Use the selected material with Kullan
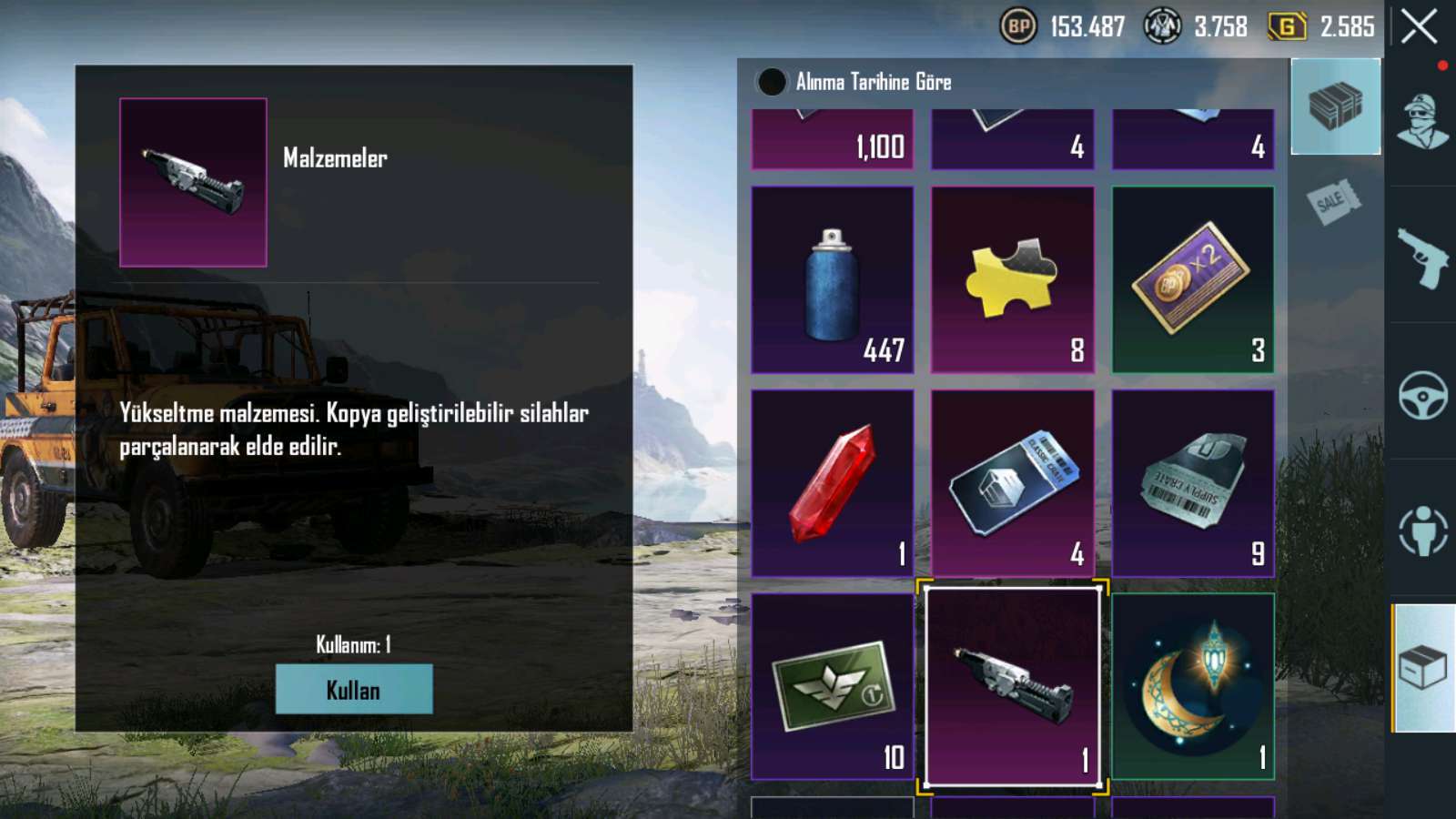This screenshot has width=1456, height=819. tap(354, 689)
